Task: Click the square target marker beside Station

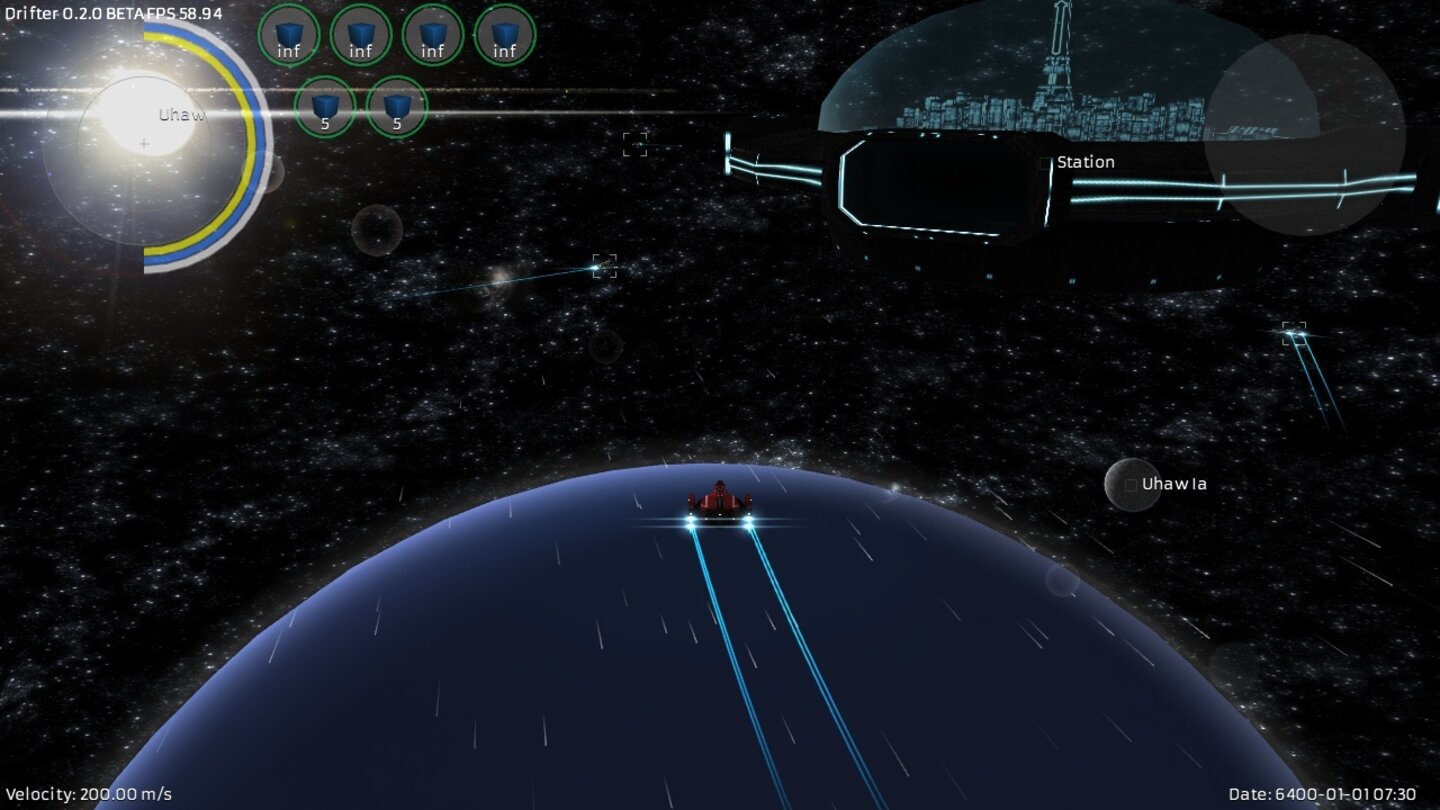Action: 1046,160
